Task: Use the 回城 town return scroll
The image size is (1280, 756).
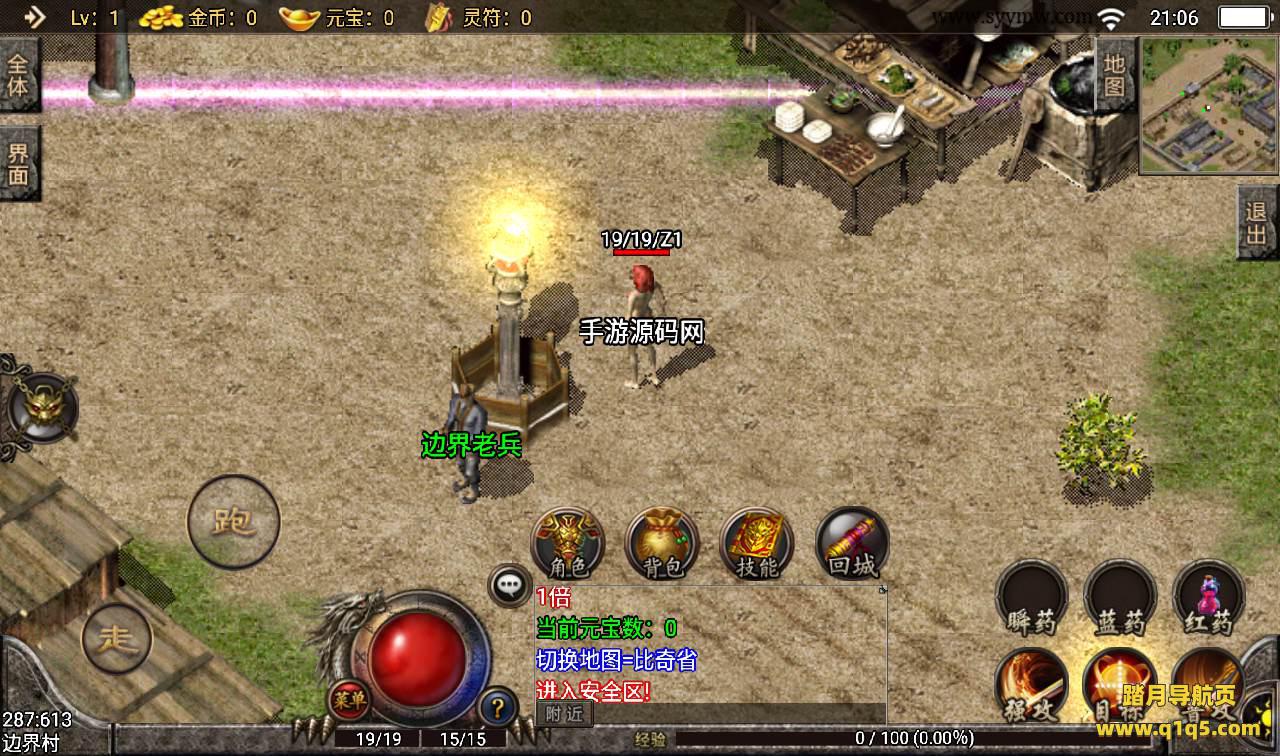Action: click(852, 544)
